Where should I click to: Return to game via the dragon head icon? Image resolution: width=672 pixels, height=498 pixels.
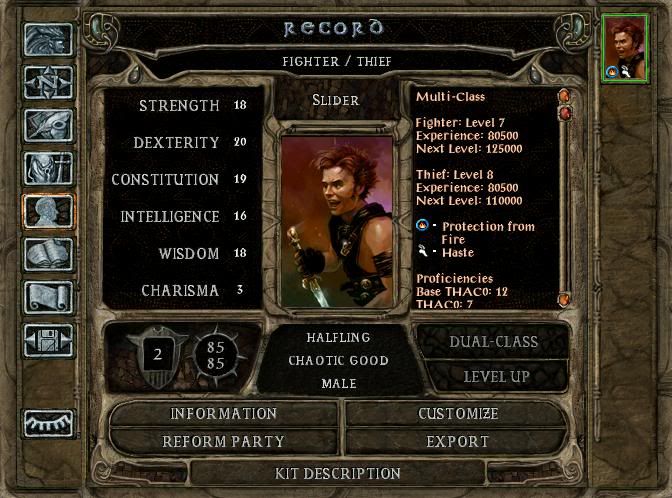click(48, 39)
